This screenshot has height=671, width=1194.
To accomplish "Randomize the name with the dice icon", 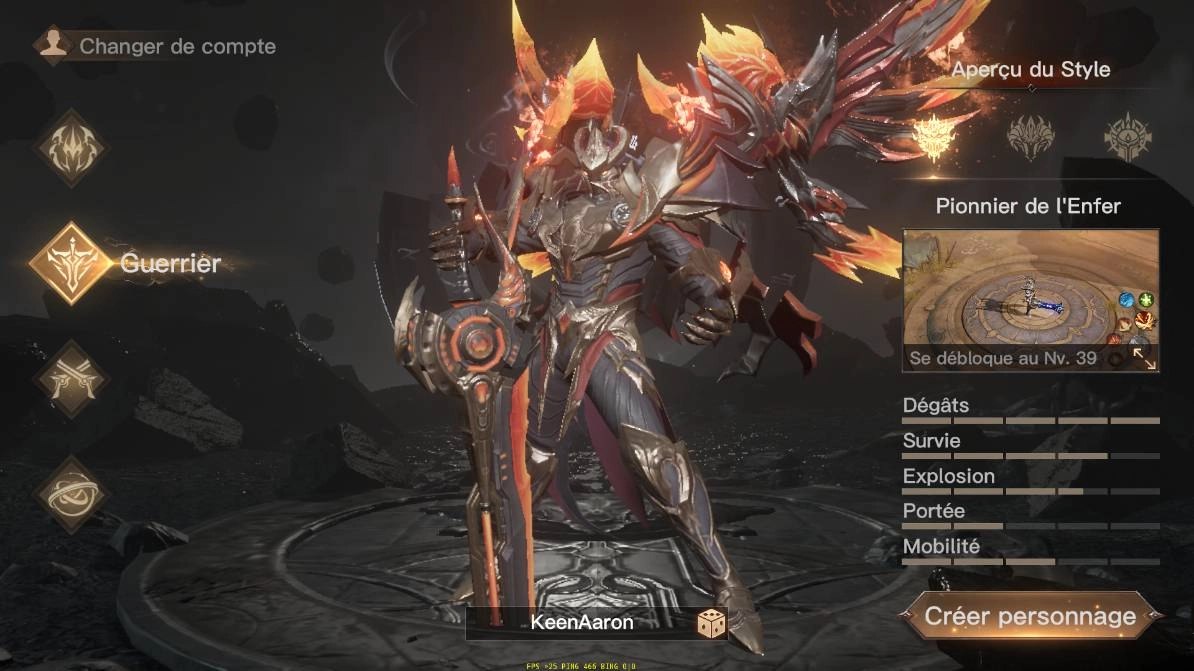I will (711, 624).
